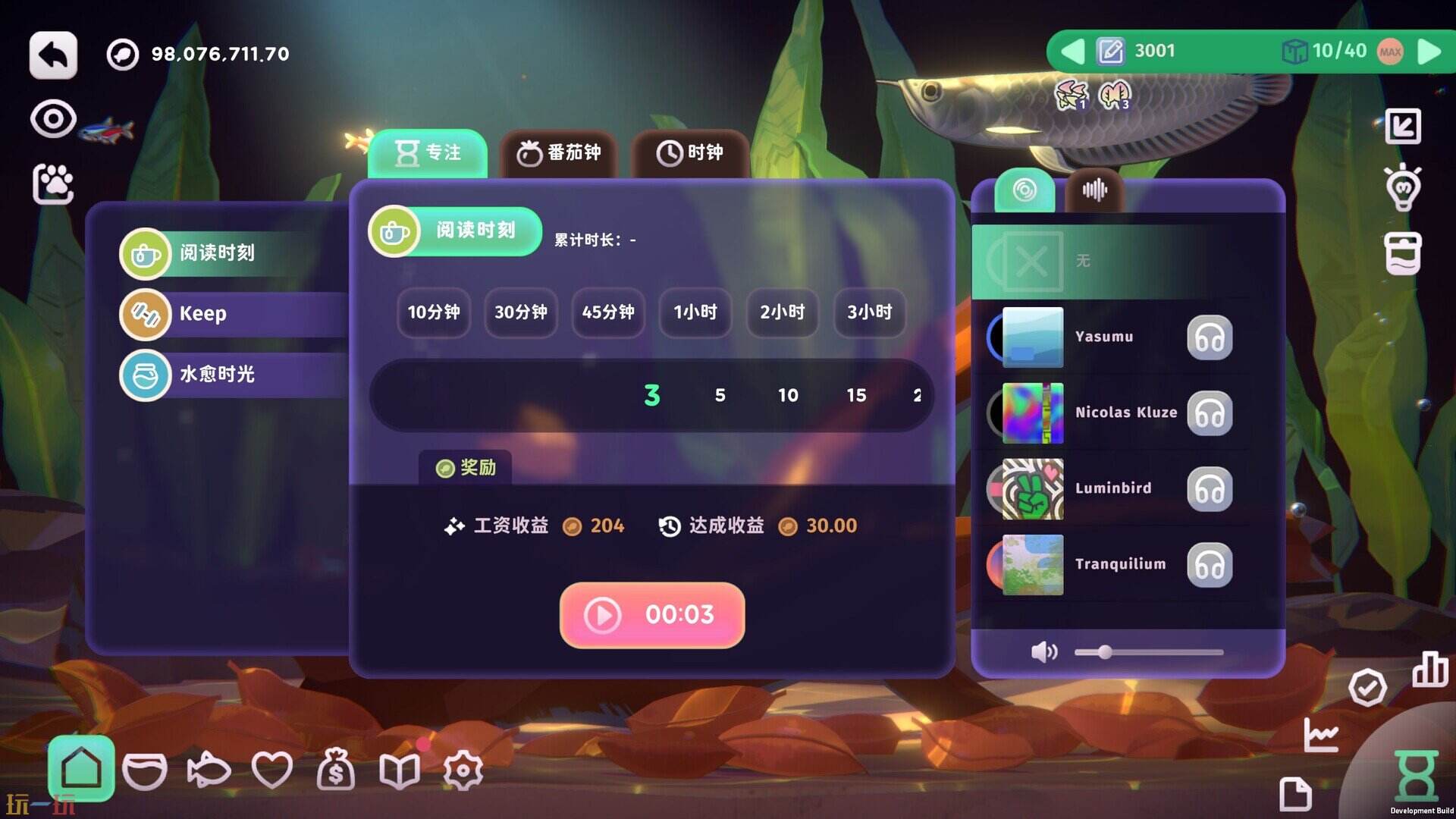The width and height of the screenshot is (1456, 819).
Task: Open the money bag earnings icon
Action: tap(337, 769)
